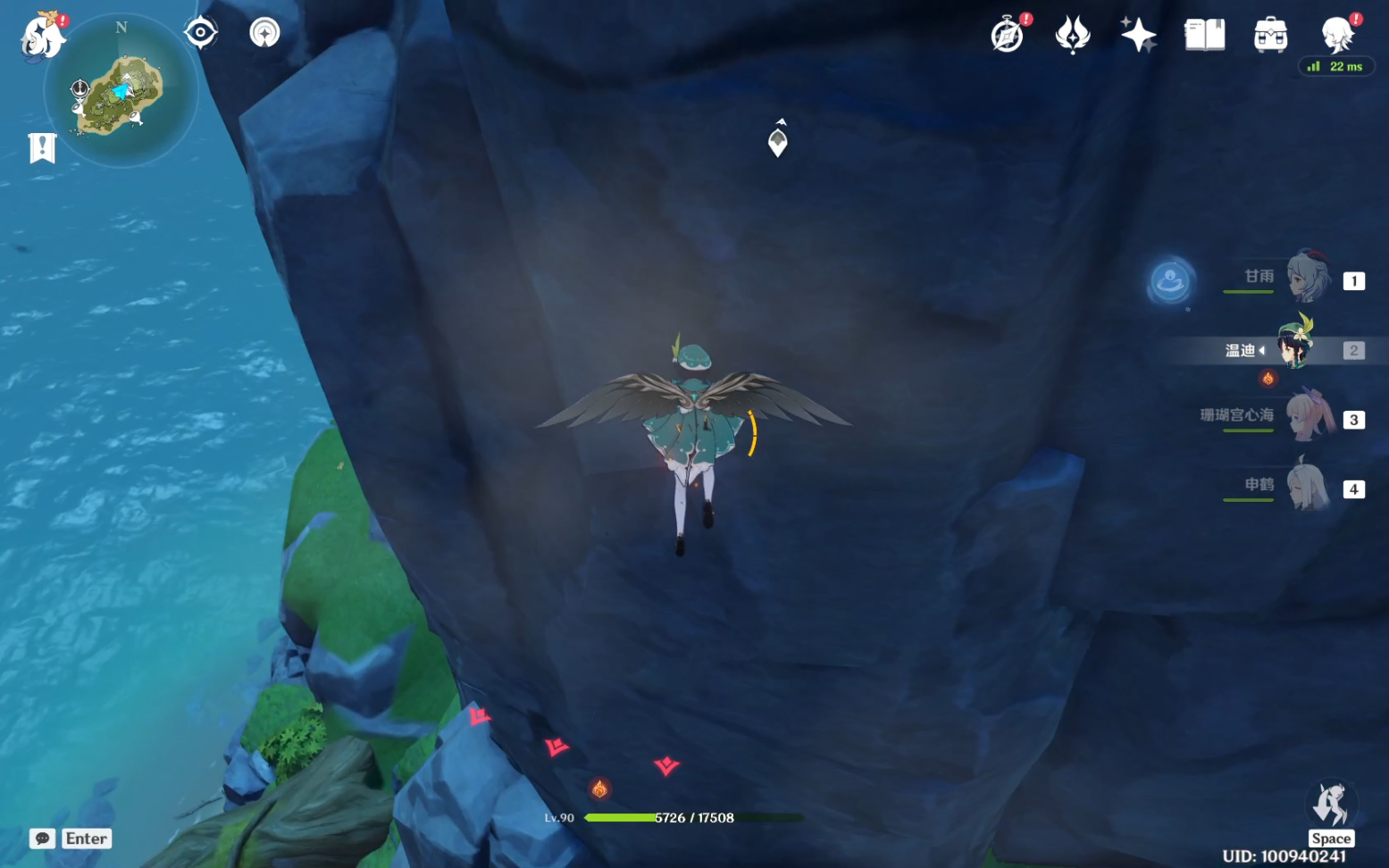The width and height of the screenshot is (1389, 868).
Task: Click the flame-shaped icon in top bar
Action: (x=1072, y=36)
